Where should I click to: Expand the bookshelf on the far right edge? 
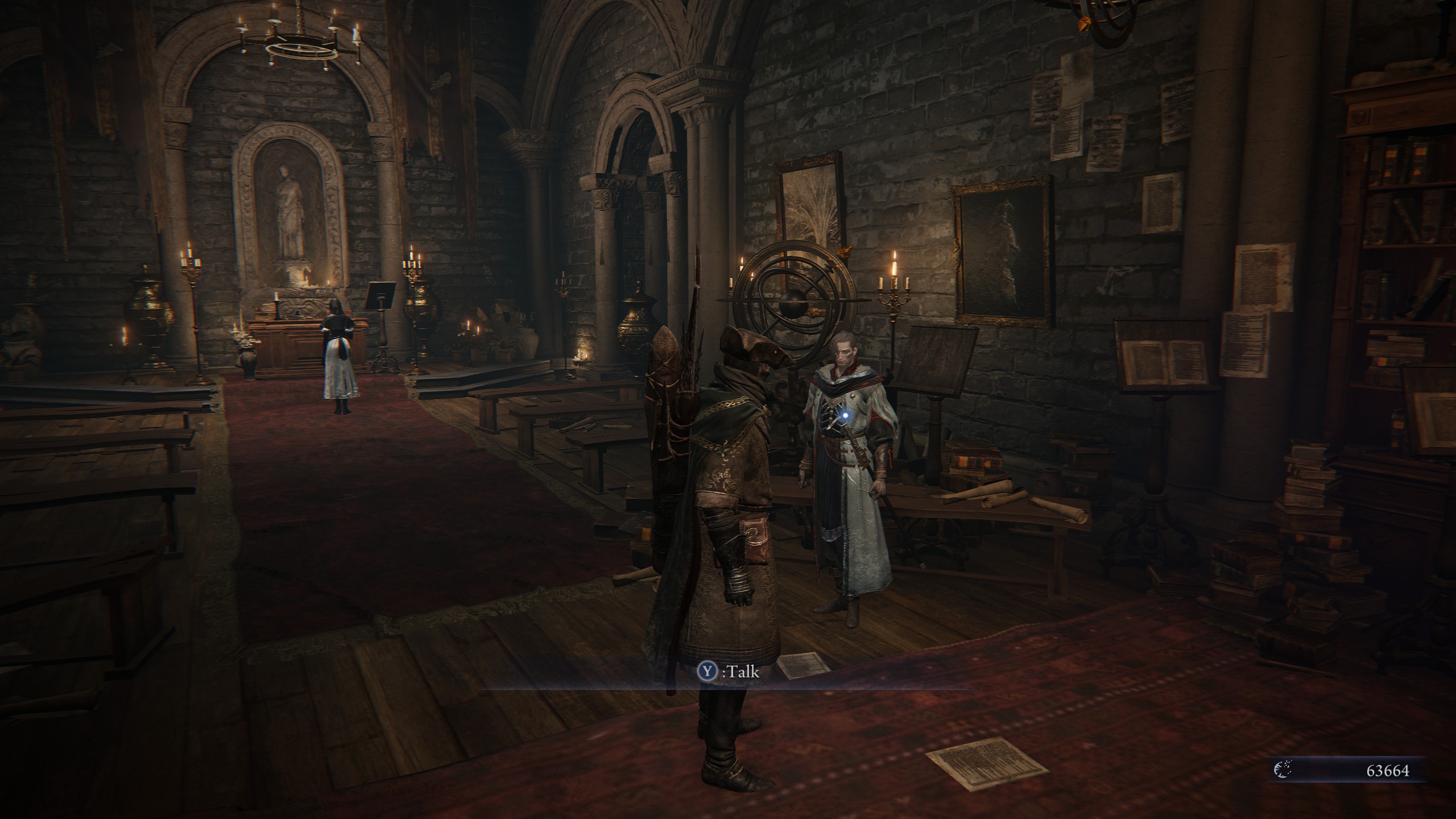1405,227
